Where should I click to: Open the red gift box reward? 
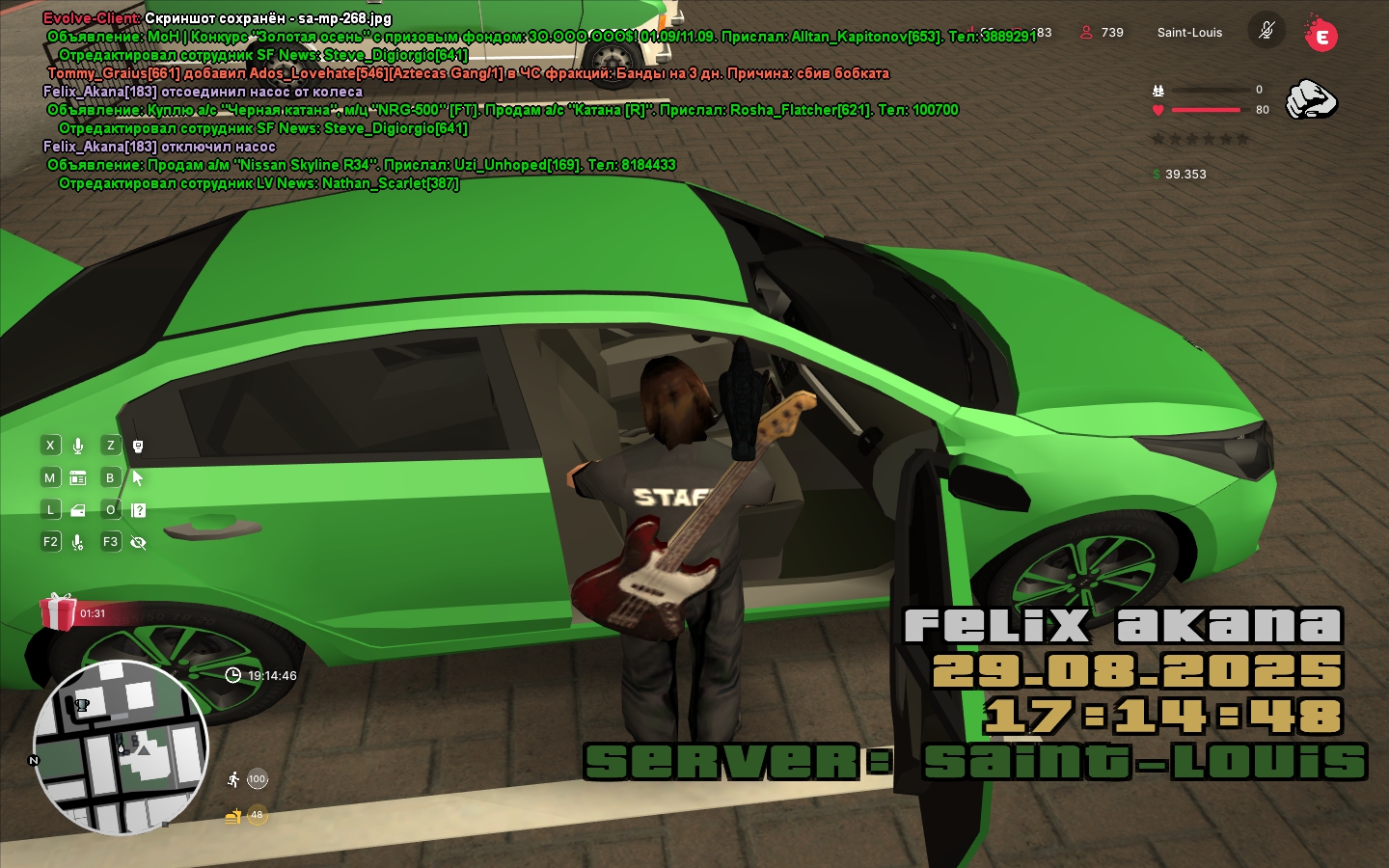58,611
